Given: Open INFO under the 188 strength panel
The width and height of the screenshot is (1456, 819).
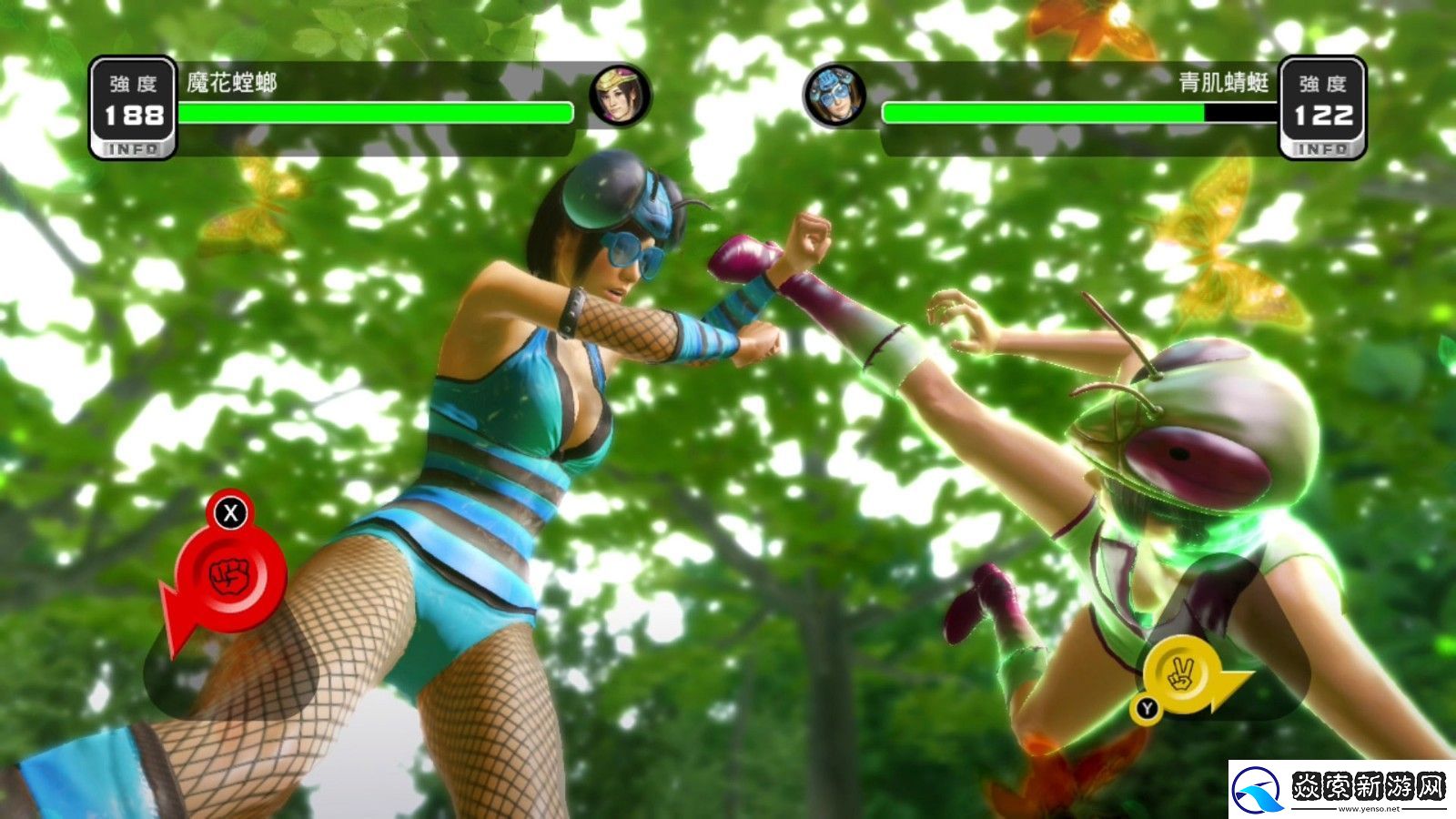Looking at the screenshot, I should (133, 149).
